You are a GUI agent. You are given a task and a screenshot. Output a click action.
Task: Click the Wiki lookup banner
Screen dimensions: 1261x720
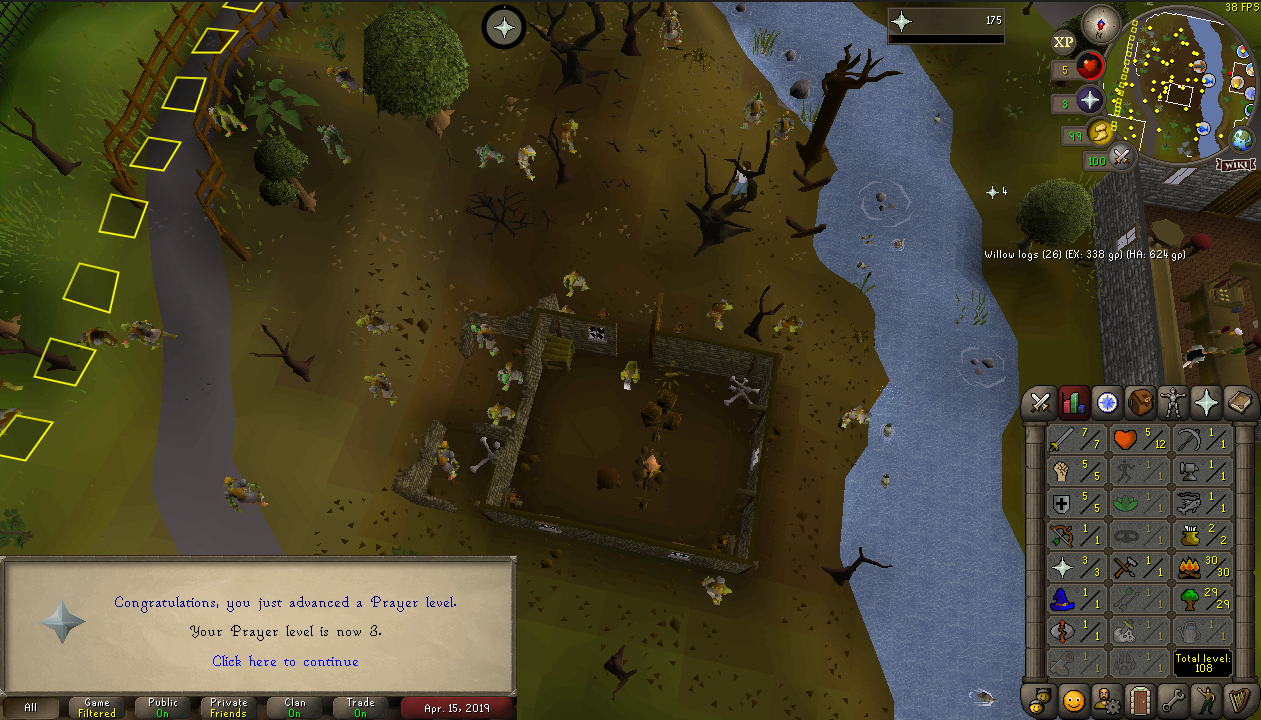[x=1236, y=163]
